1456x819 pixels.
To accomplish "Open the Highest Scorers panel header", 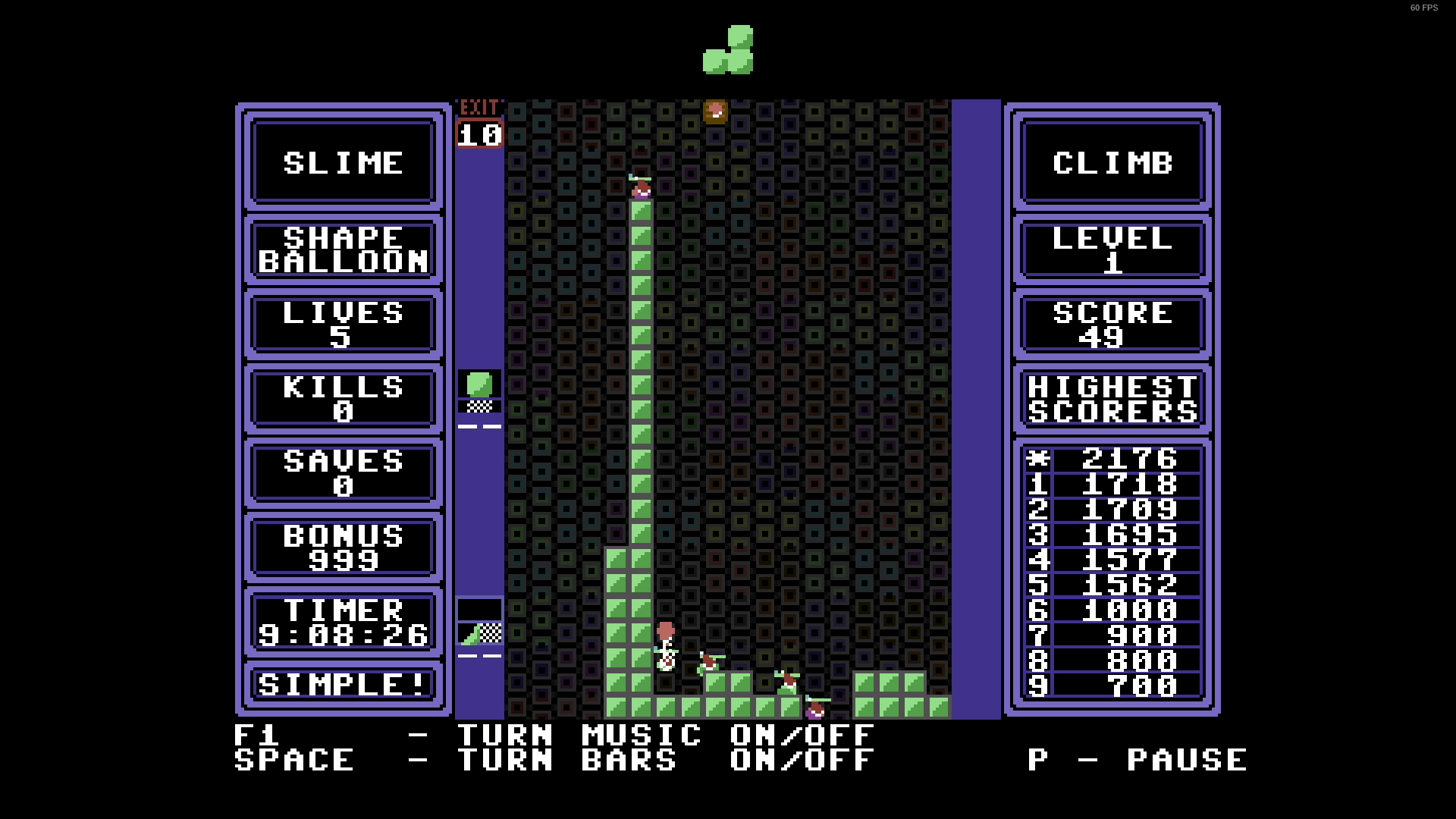I will (1112, 399).
